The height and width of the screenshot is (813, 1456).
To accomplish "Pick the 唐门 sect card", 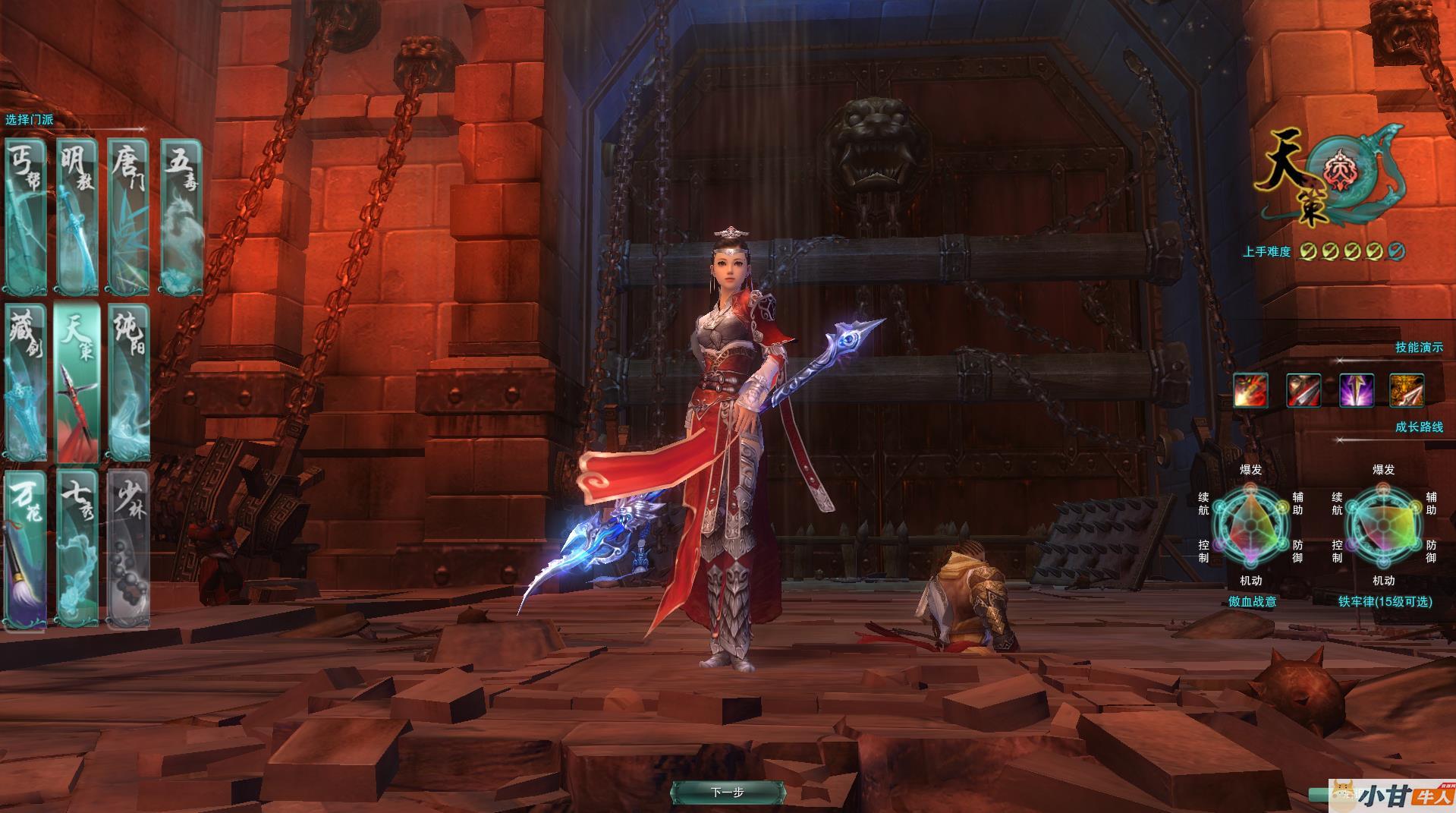I will 127,216.
